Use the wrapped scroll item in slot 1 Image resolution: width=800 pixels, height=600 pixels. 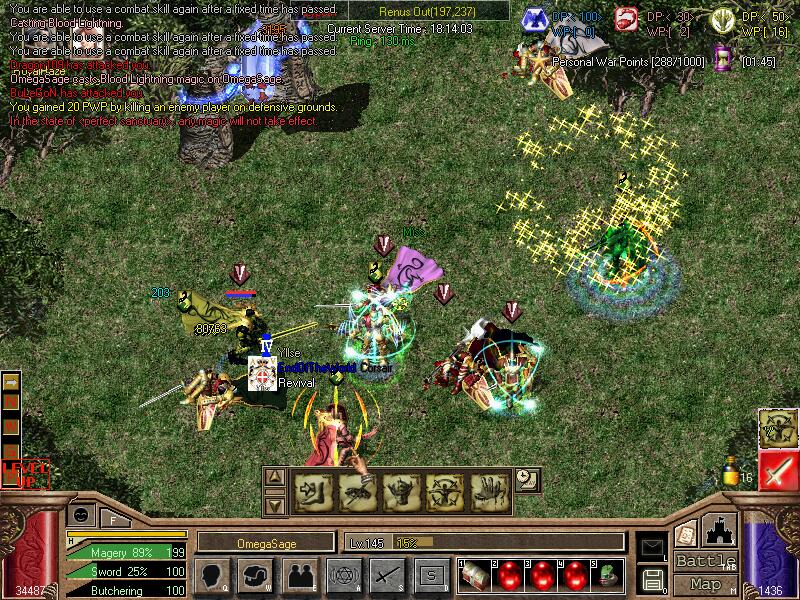pyautogui.click(x=474, y=575)
